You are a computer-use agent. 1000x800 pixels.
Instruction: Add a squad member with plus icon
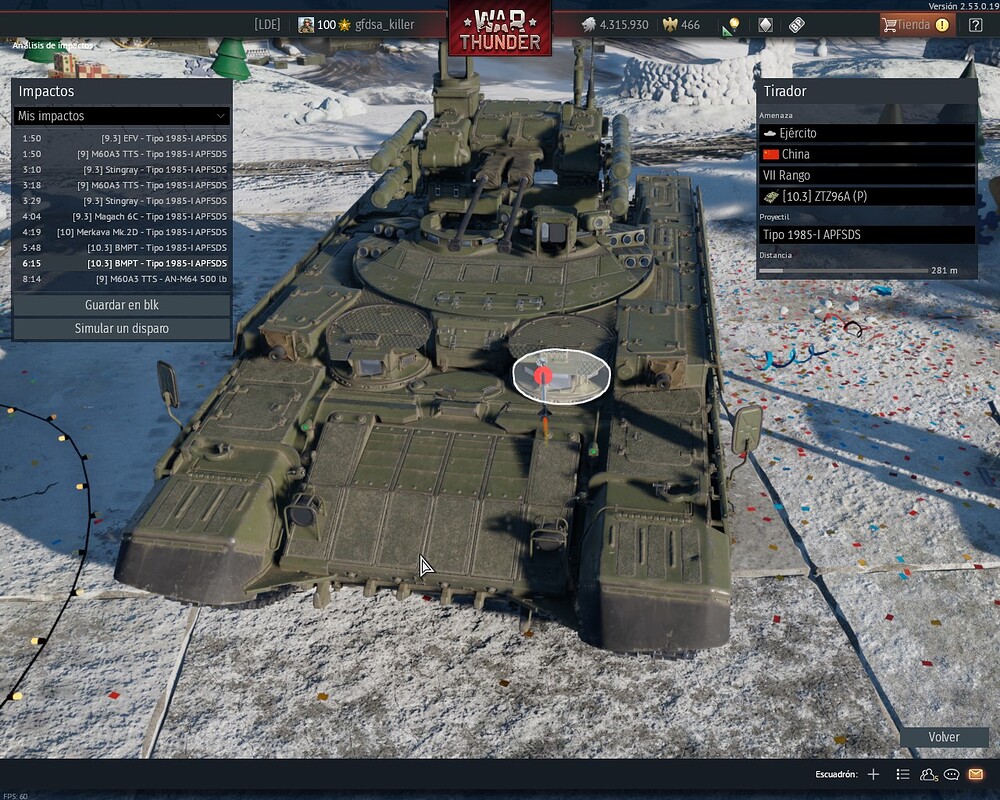coord(873,774)
